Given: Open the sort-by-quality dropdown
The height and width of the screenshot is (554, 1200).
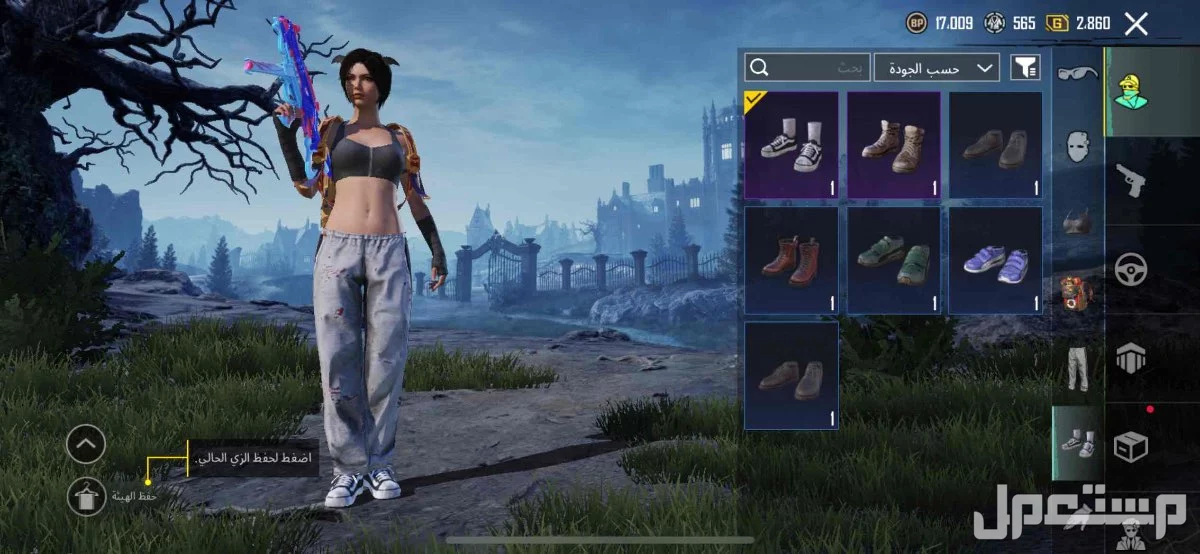Looking at the screenshot, I should point(937,67).
